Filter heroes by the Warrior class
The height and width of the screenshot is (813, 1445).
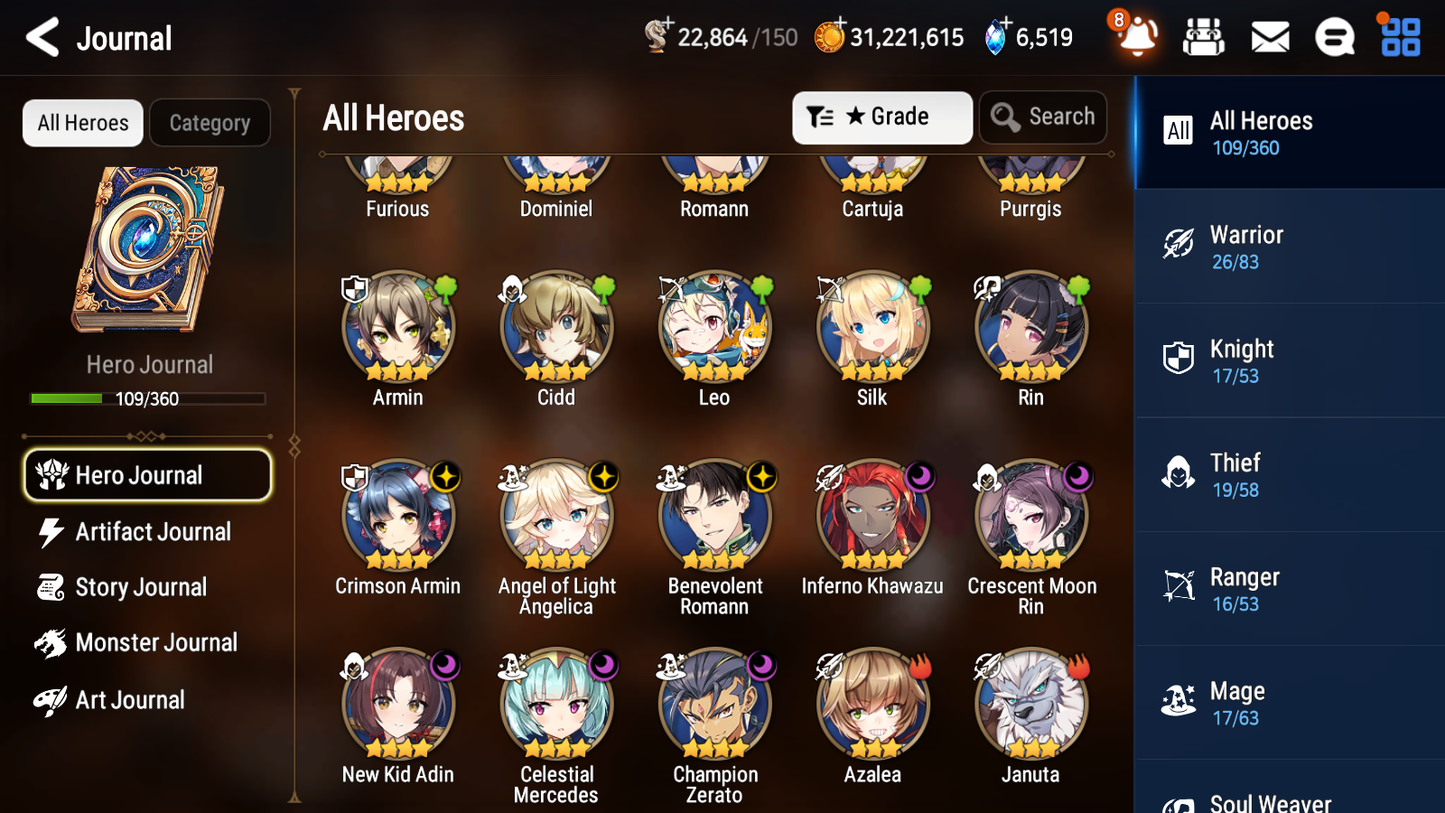coord(1289,246)
